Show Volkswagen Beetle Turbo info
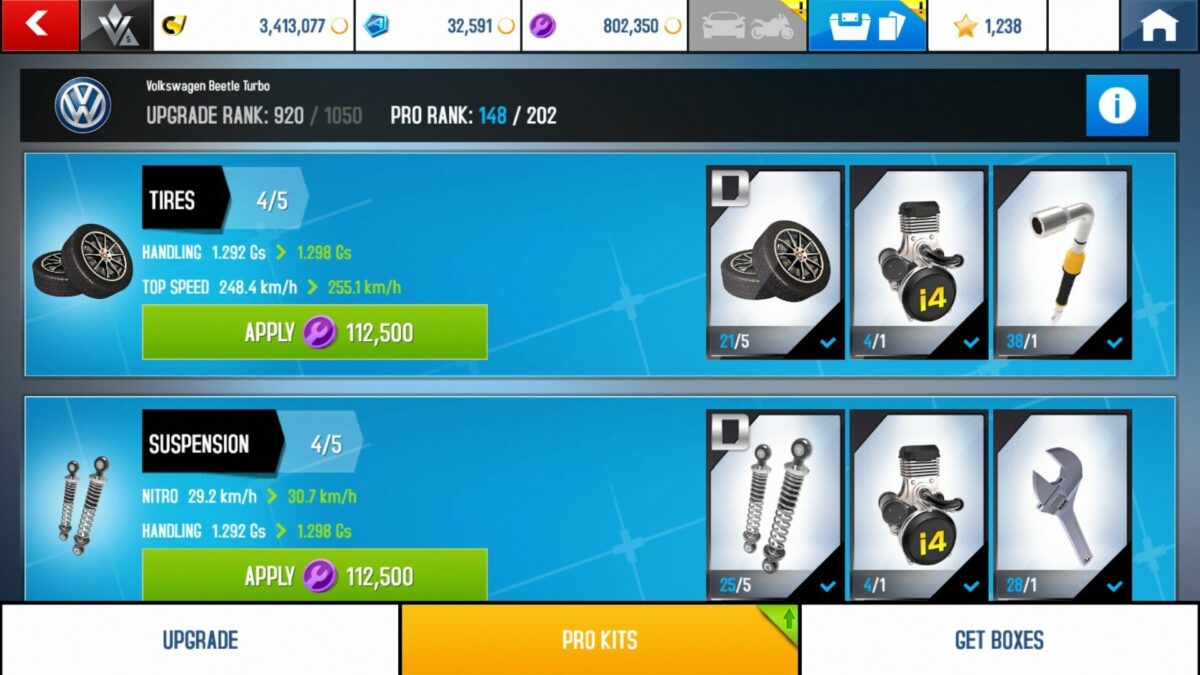This screenshot has height=675, width=1200. [x=1116, y=105]
